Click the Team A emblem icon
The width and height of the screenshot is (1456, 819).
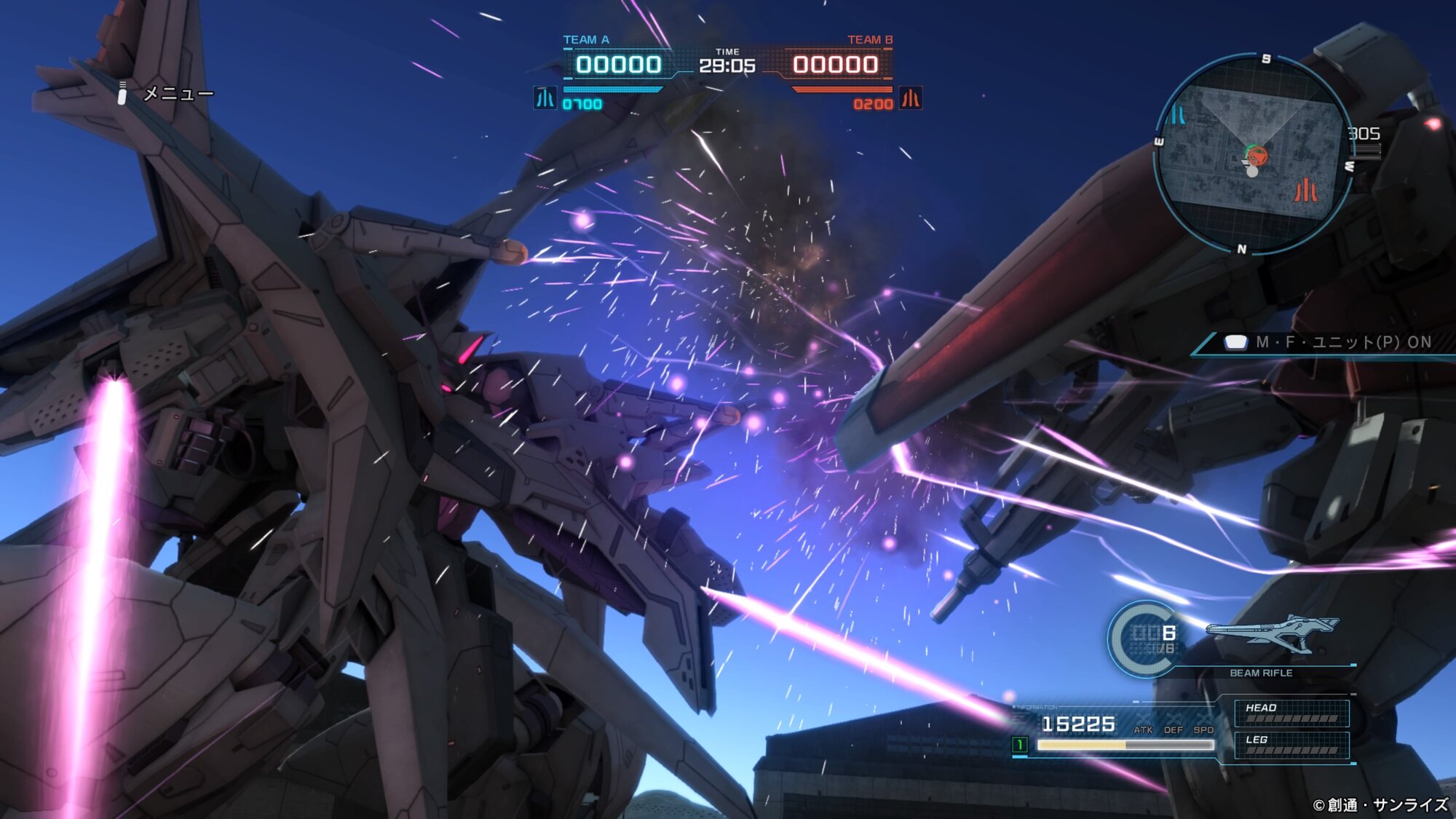[545, 98]
